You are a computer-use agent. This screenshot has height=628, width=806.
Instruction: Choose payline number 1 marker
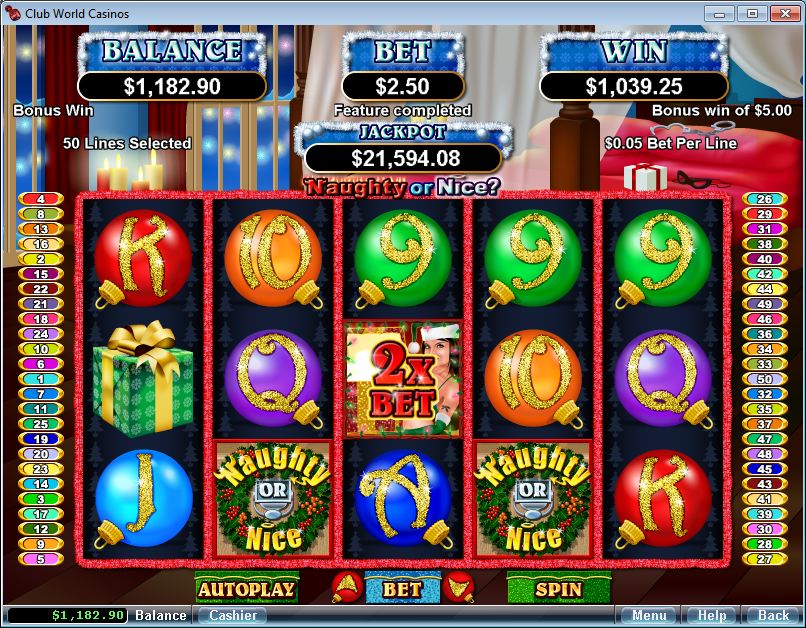point(41,379)
